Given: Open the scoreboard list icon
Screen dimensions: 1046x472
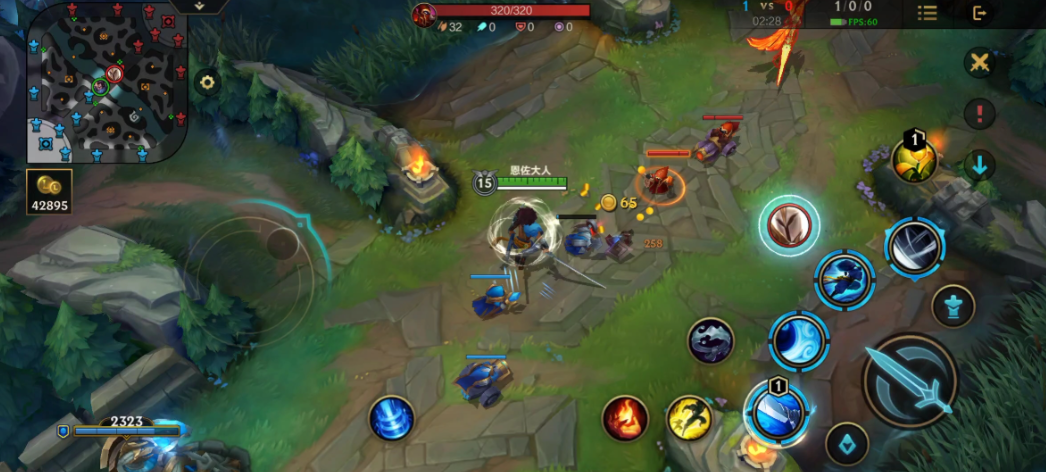Looking at the screenshot, I should point(927,13).
